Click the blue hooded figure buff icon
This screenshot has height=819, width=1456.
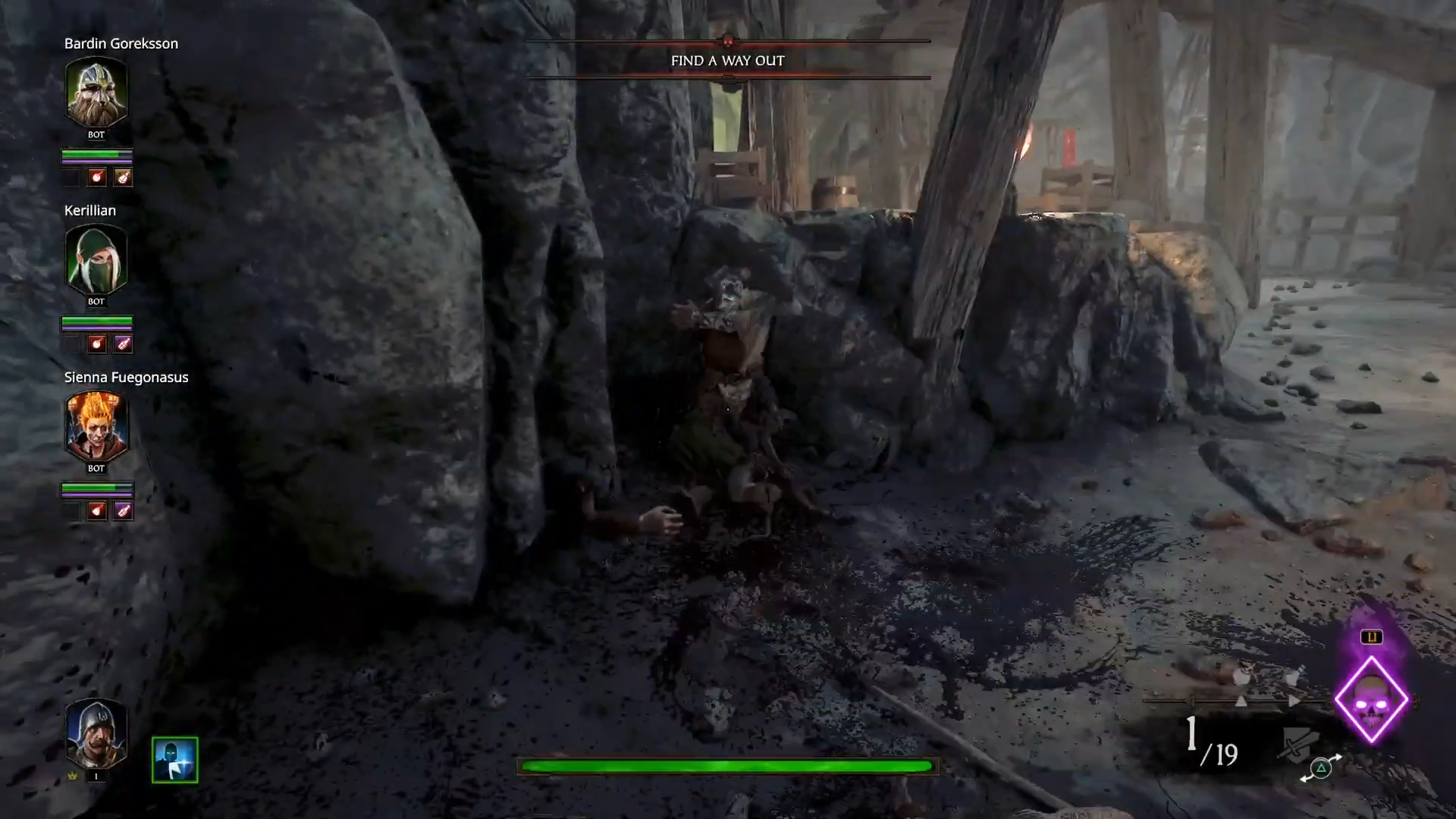pyautogui.click(x=174, y=759)
